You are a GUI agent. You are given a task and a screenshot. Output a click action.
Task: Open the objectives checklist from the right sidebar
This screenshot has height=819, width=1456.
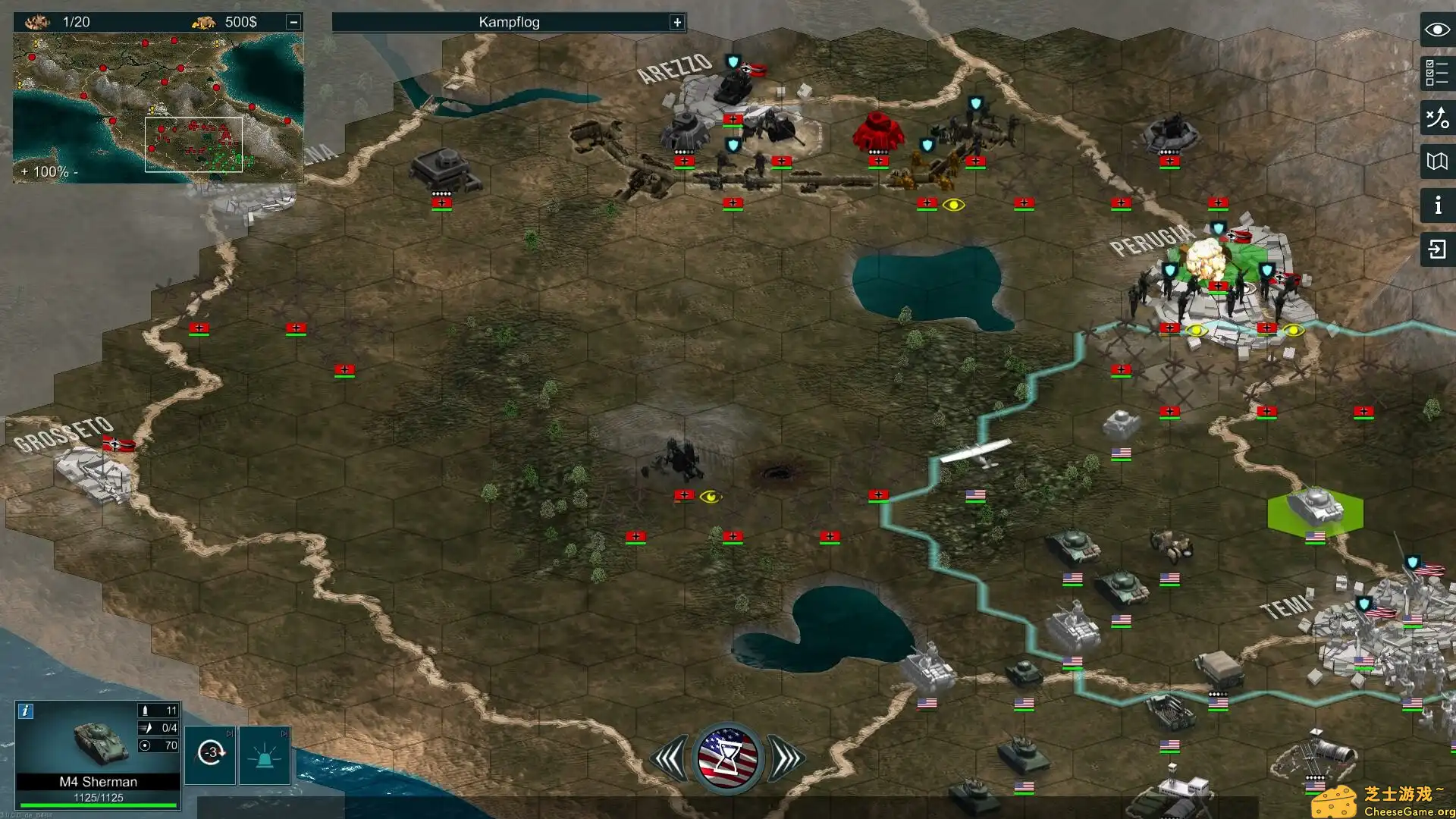pyautogui.click(x=1437, y=71)
